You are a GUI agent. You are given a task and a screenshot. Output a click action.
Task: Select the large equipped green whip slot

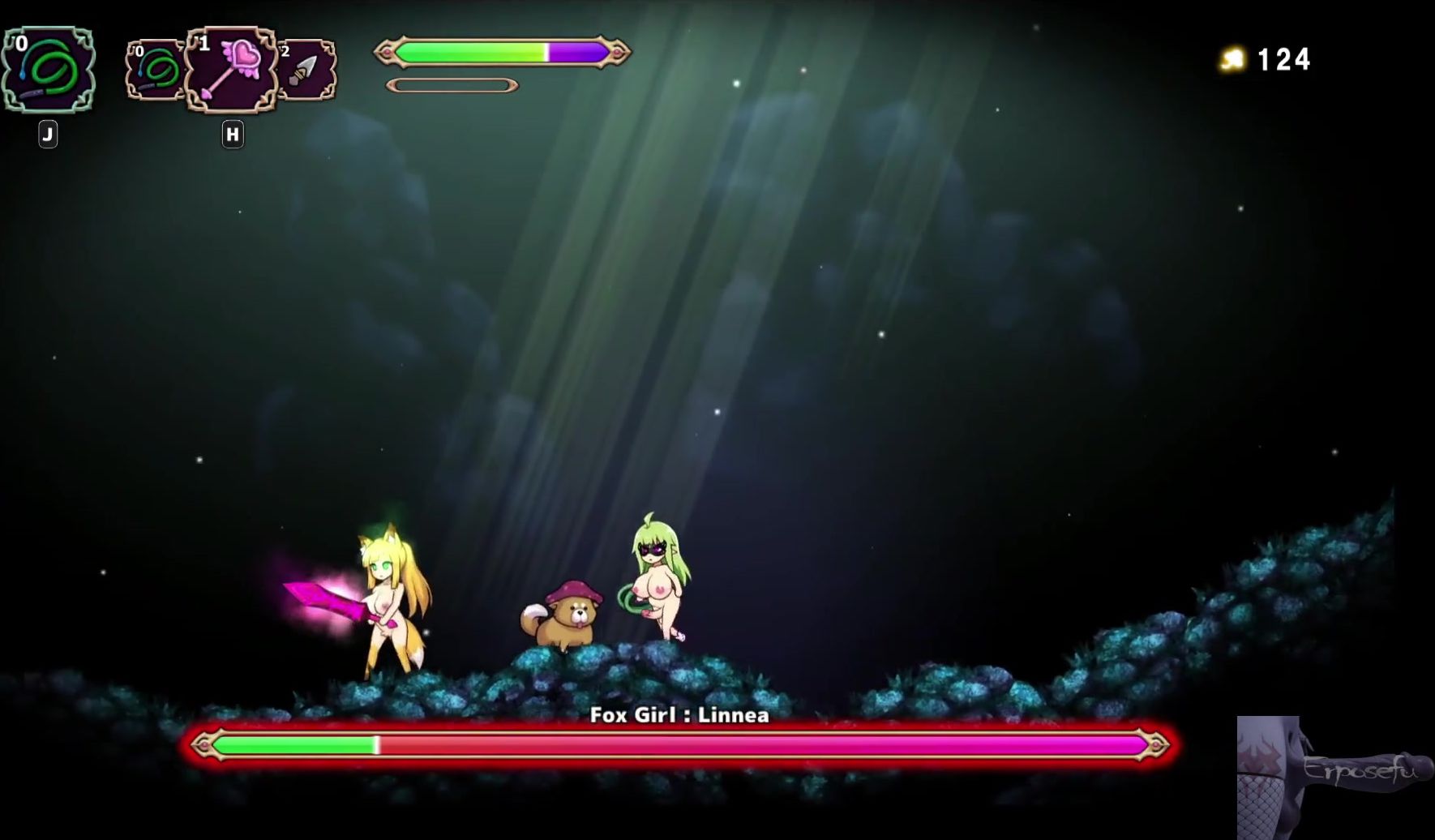pos(48,70)
